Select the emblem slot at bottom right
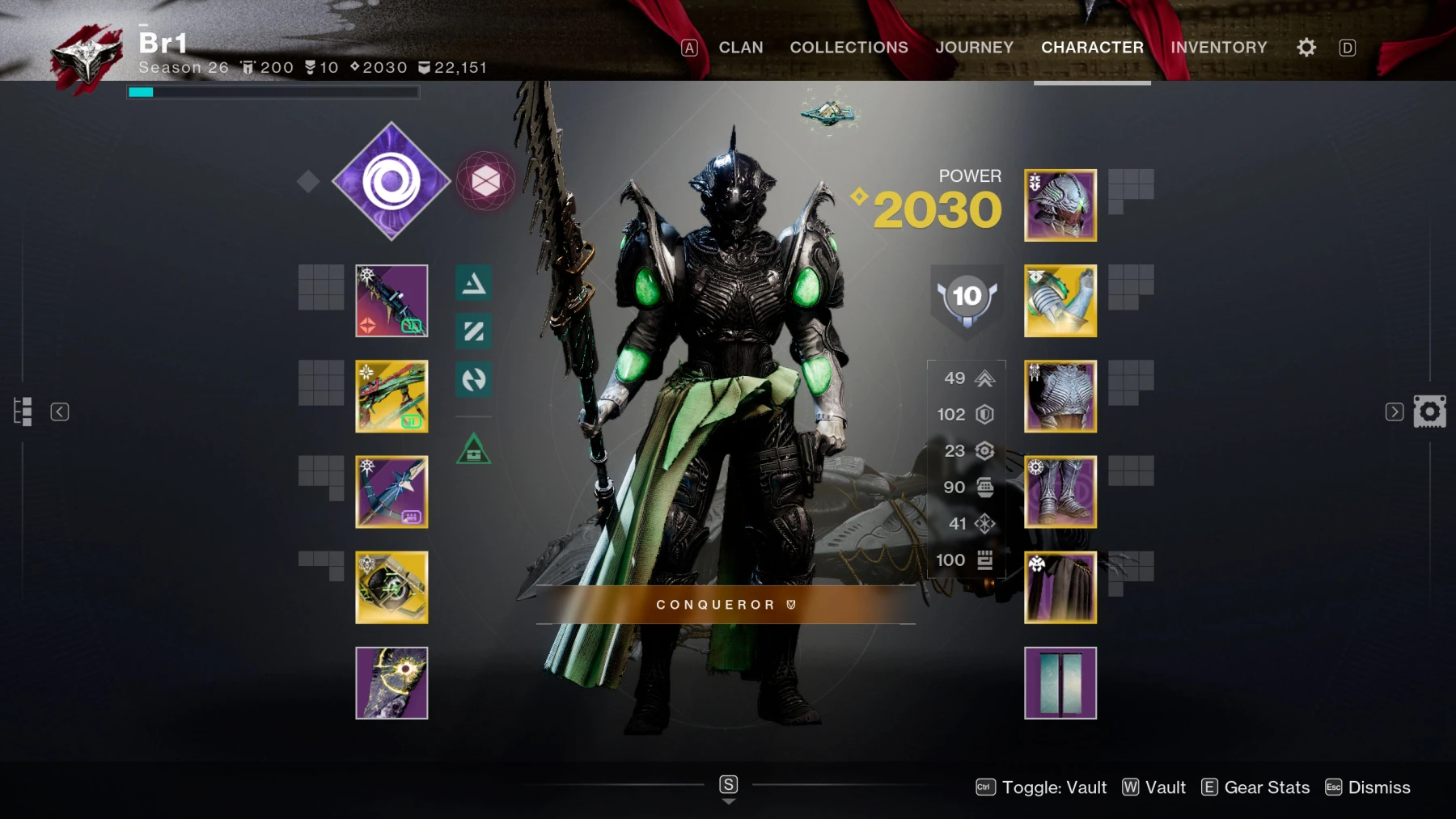 [x=1060, y=682]
